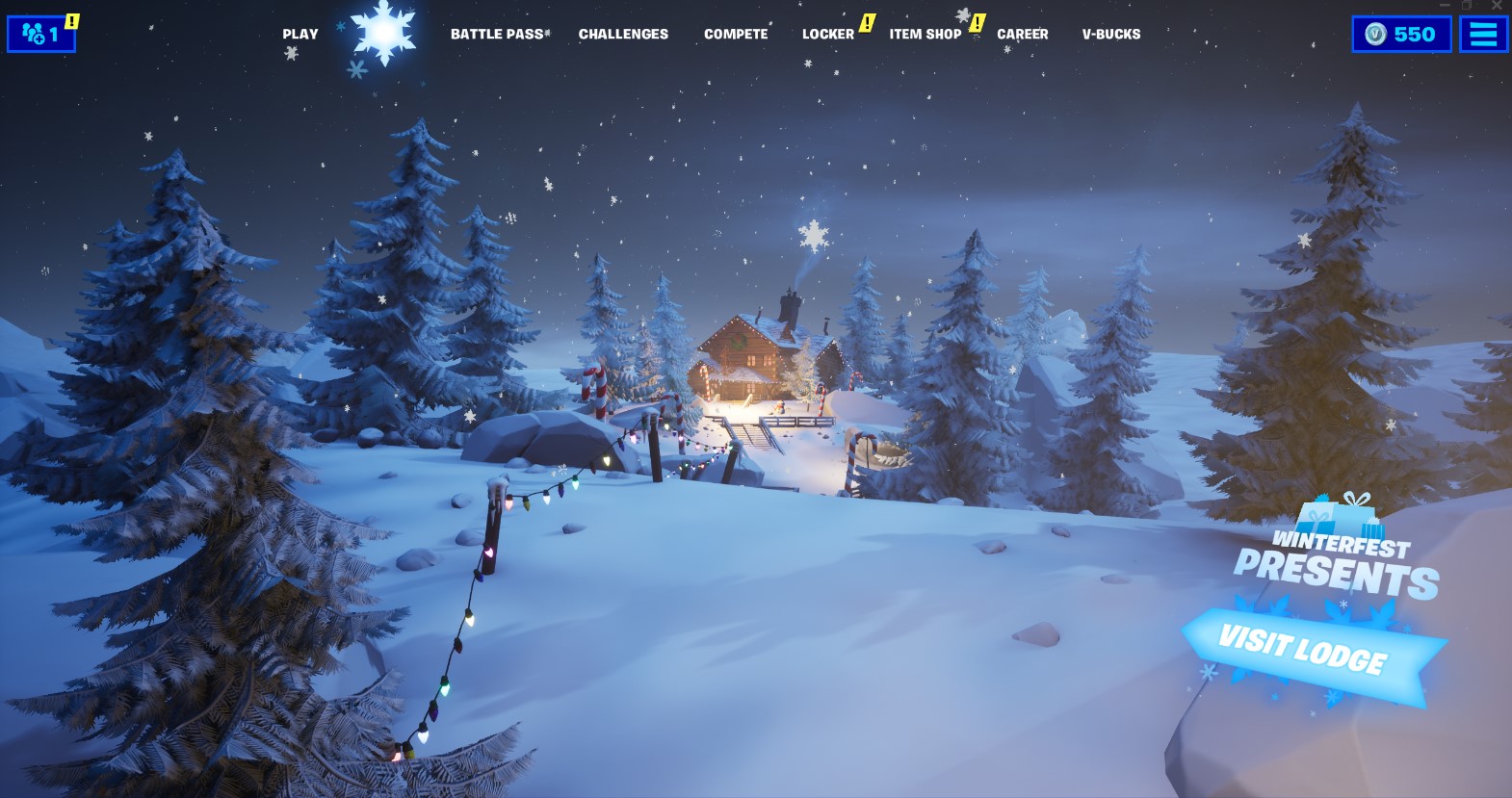Click the glowing snowflake icon beside Play
The width and height of the screenshot is (1512, 798).
click(383, 34)
